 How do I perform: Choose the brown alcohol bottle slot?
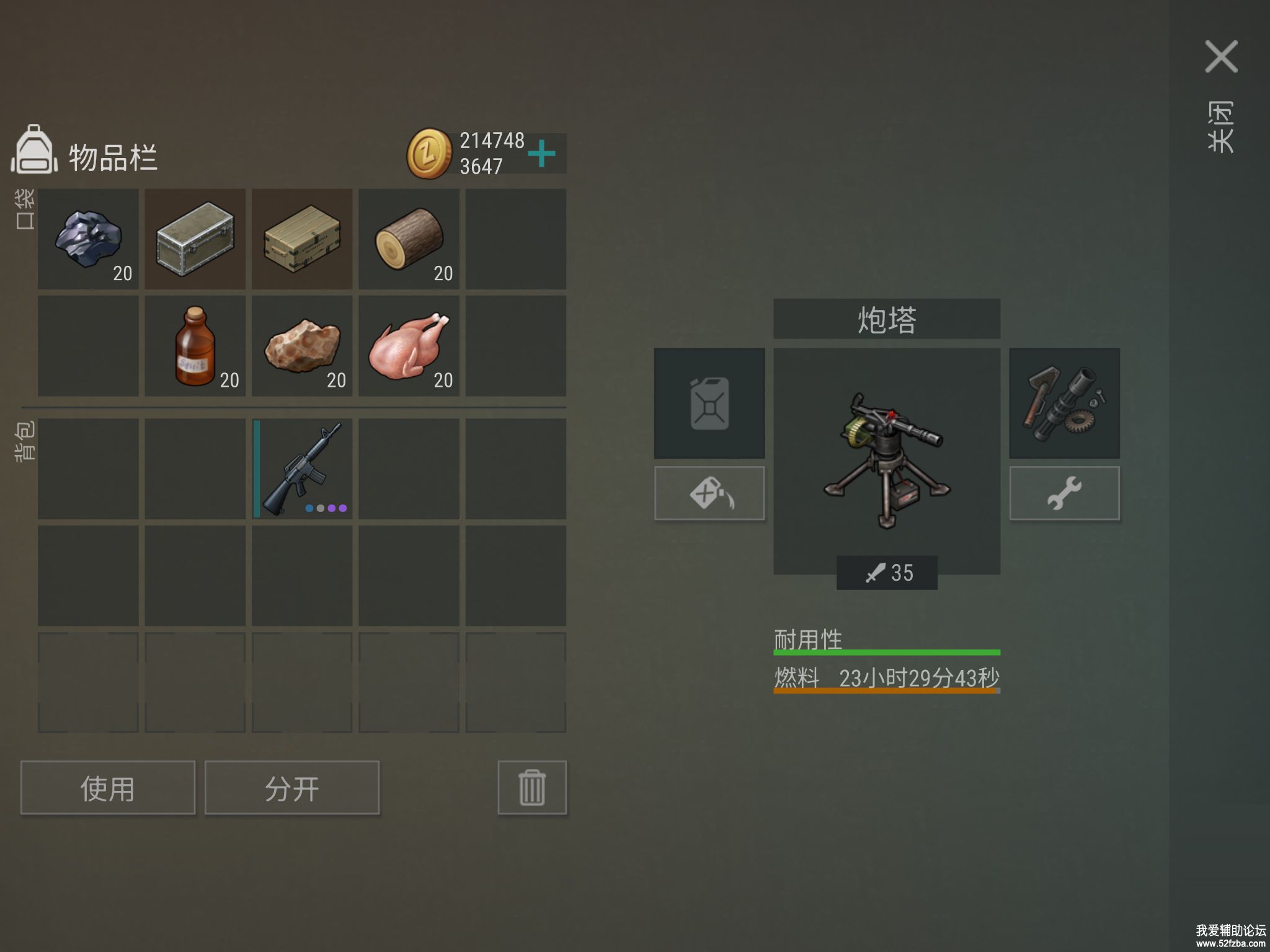[195, 346]
